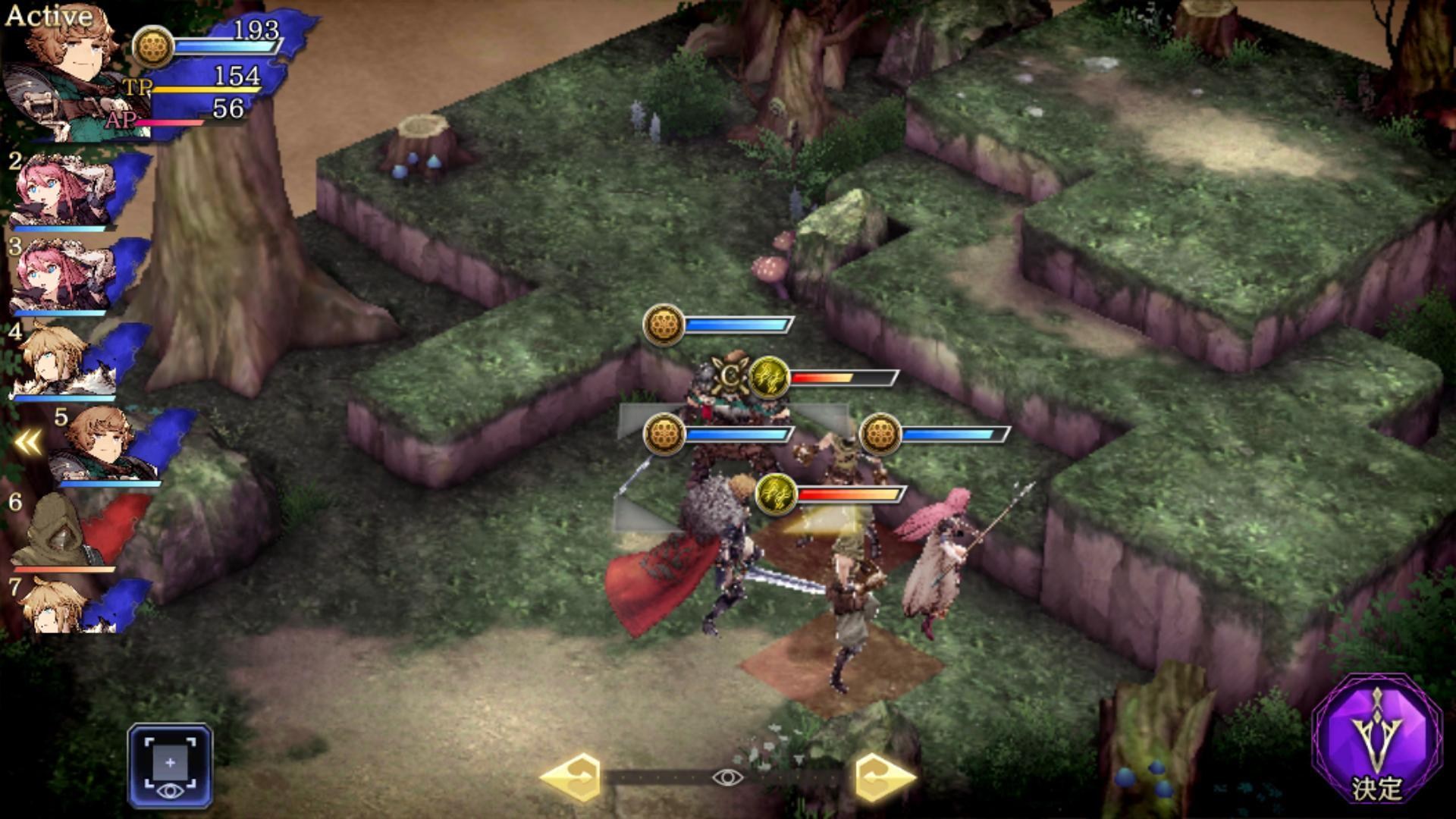The height and width of the screenshot is (819, 1456).
Task: Select hooded enemy portrait number 6
Action: 64,532
